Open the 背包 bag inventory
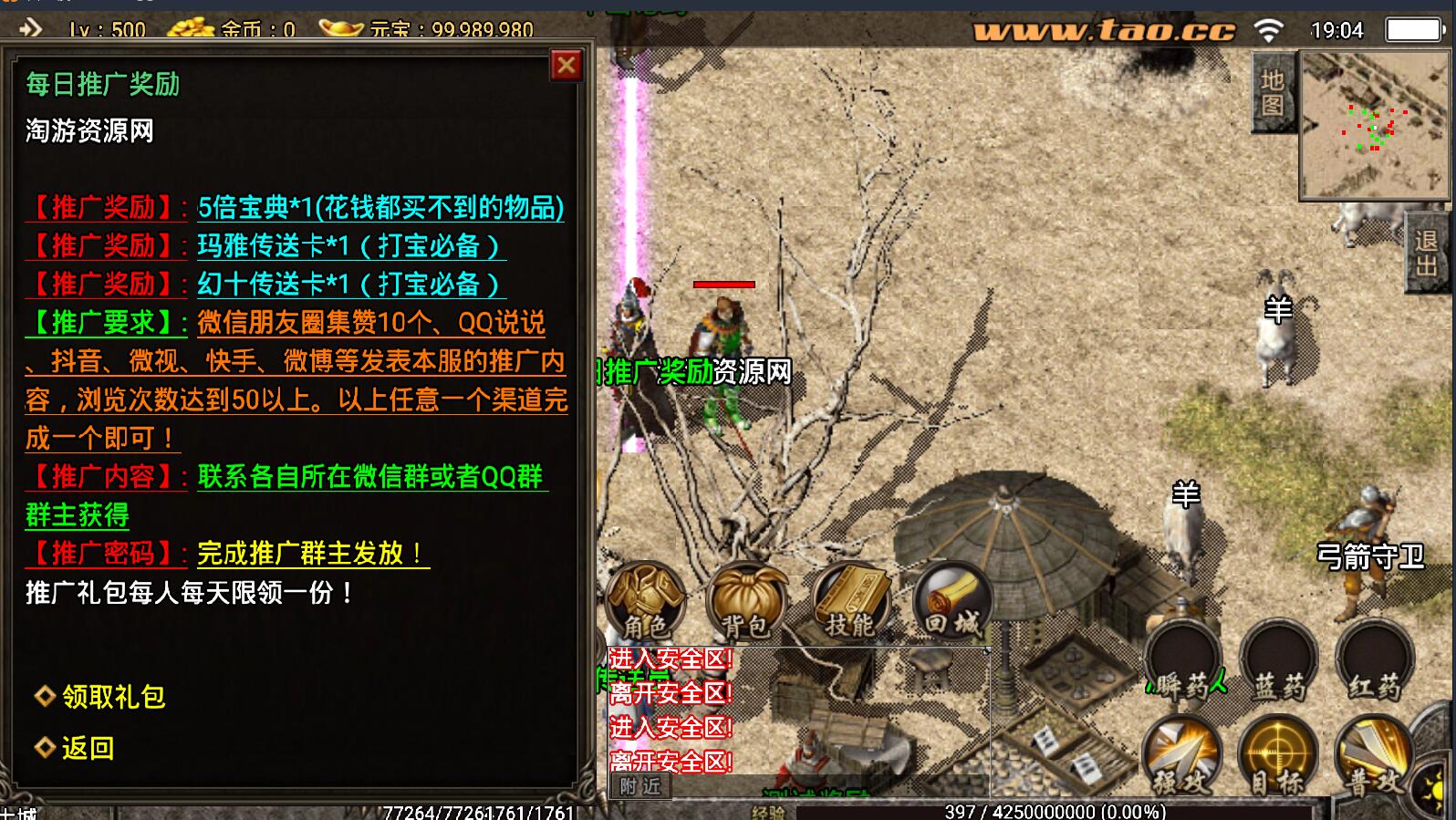Screen dimensions: 1456x820 pyautogui.click(x=746, y=599)
